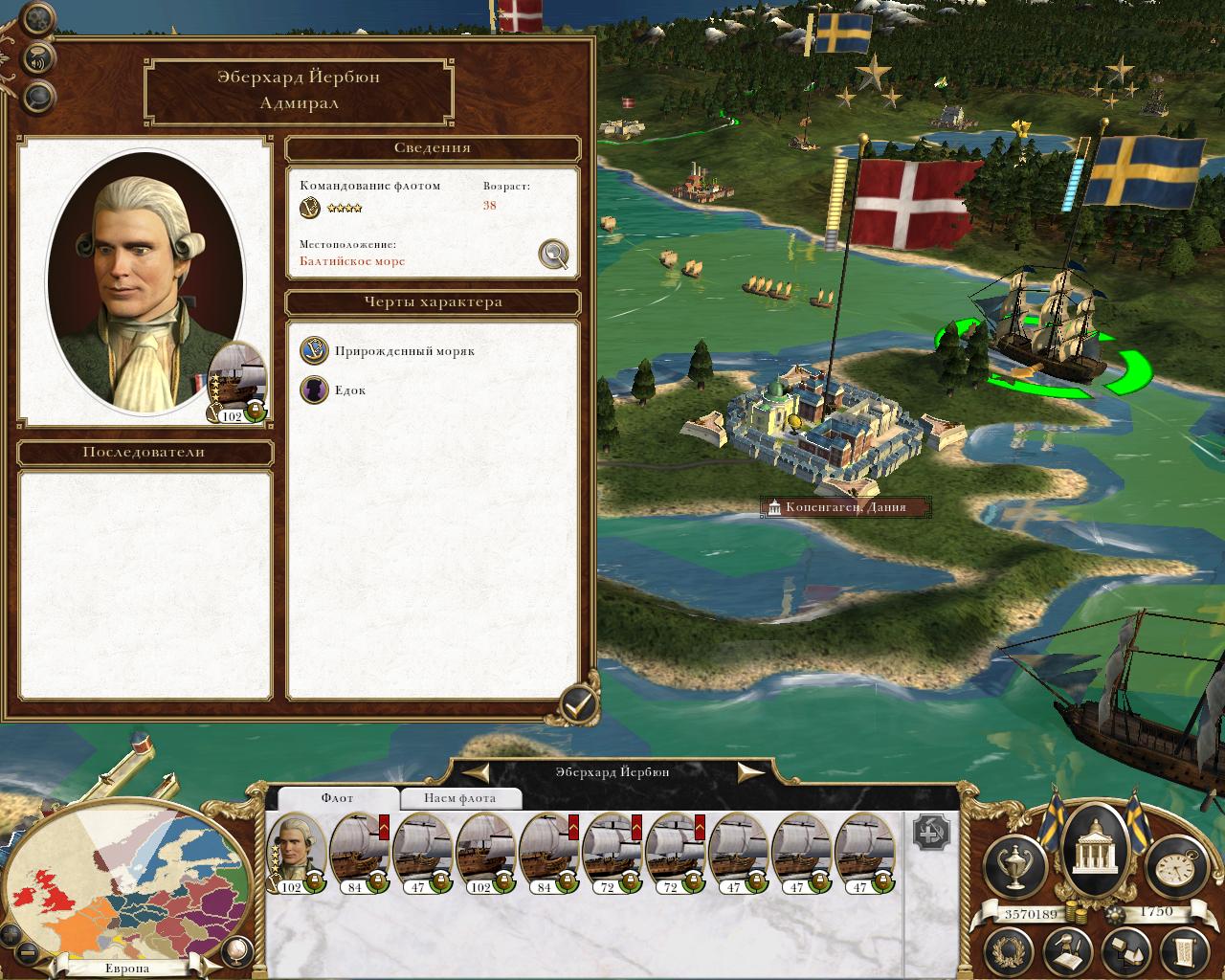
Task: Zoom to admiral's location with magnifier button
Action: 553,254
